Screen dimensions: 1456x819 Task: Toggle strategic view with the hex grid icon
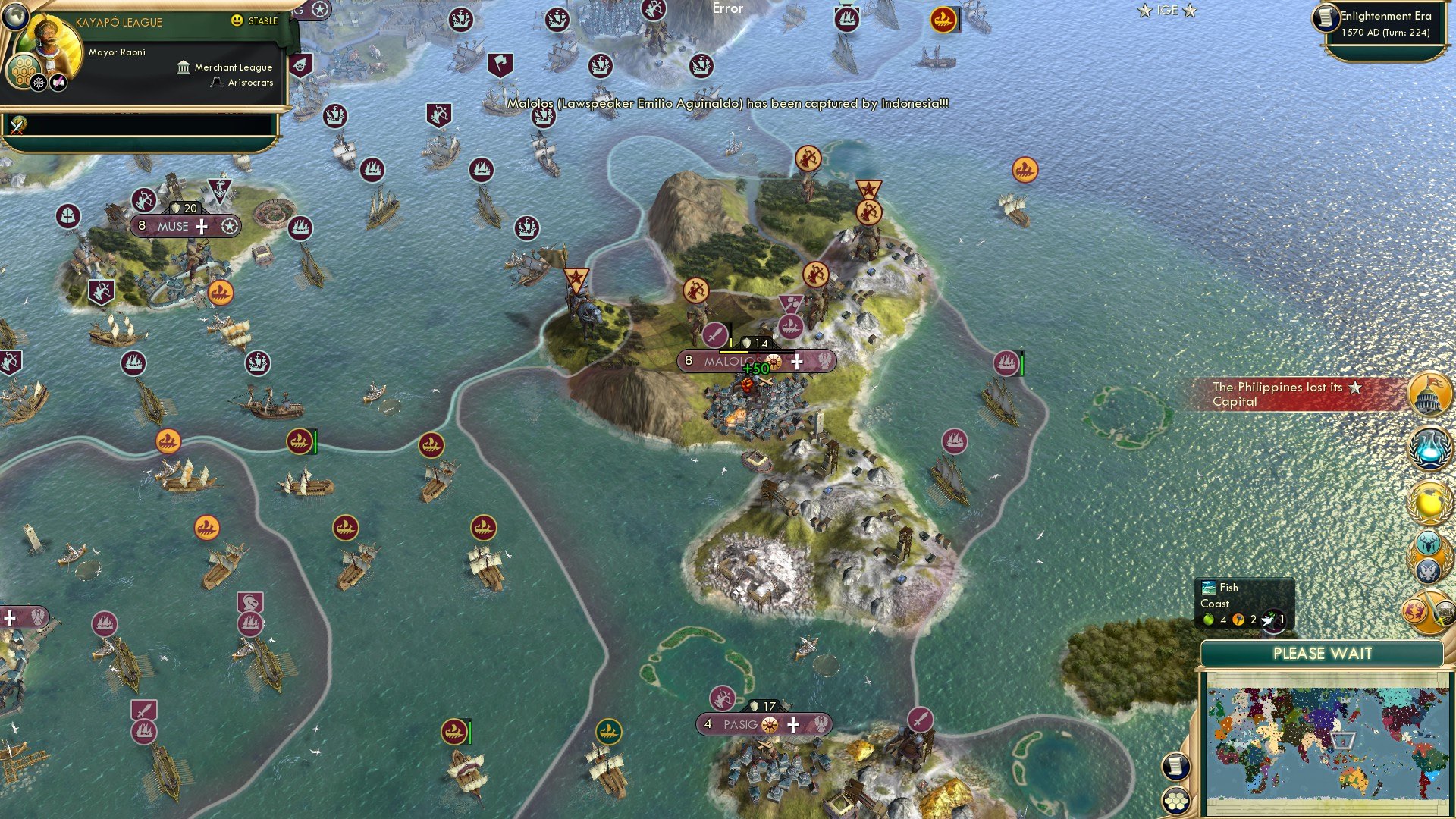point(1176,800)
